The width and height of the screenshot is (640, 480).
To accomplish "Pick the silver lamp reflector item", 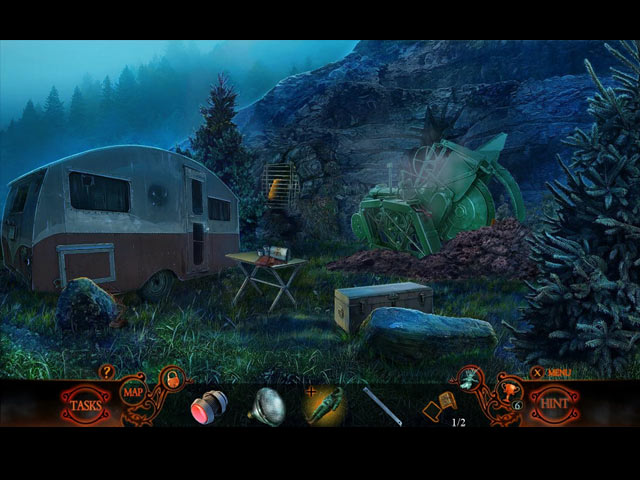I will (x=267, y=406).
